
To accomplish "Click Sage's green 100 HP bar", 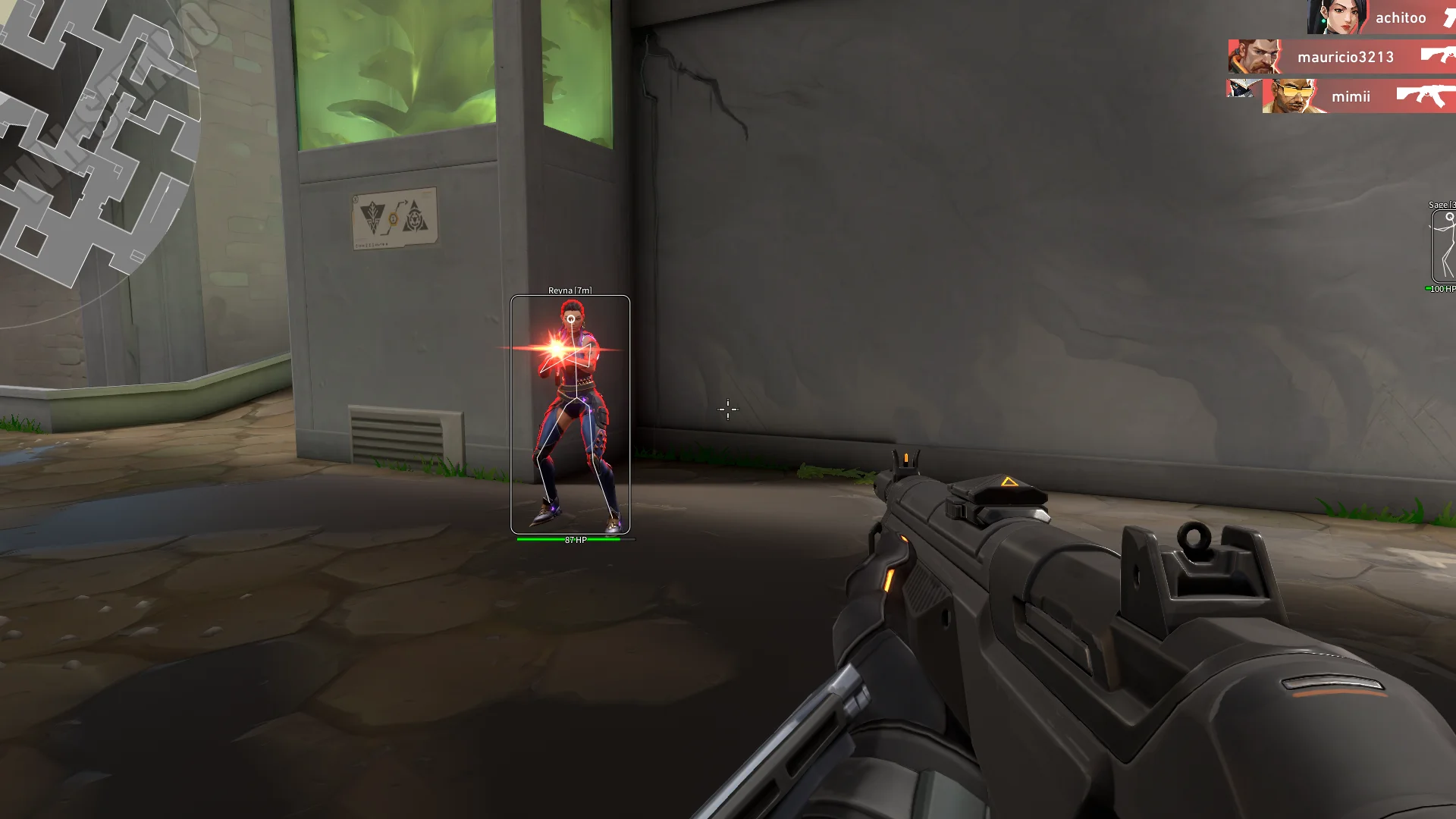I will point(1441,289).
